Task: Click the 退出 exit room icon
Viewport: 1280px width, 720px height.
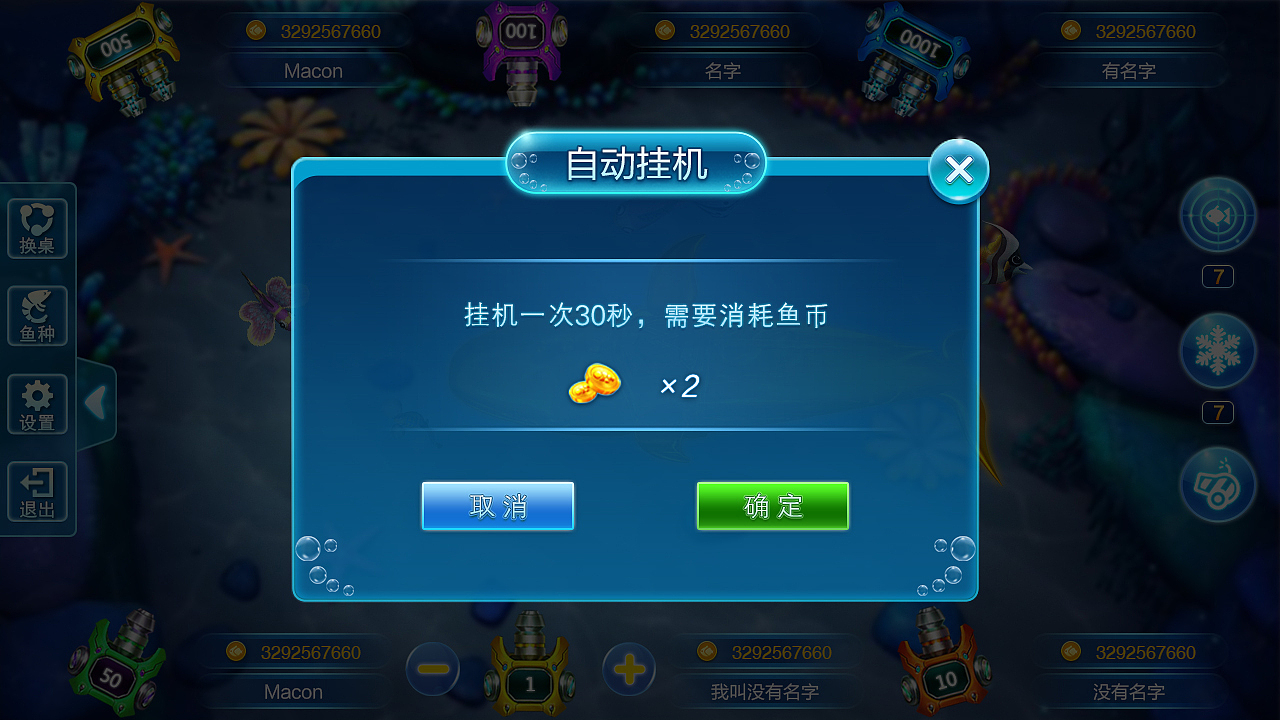Action: pos(37,491)
